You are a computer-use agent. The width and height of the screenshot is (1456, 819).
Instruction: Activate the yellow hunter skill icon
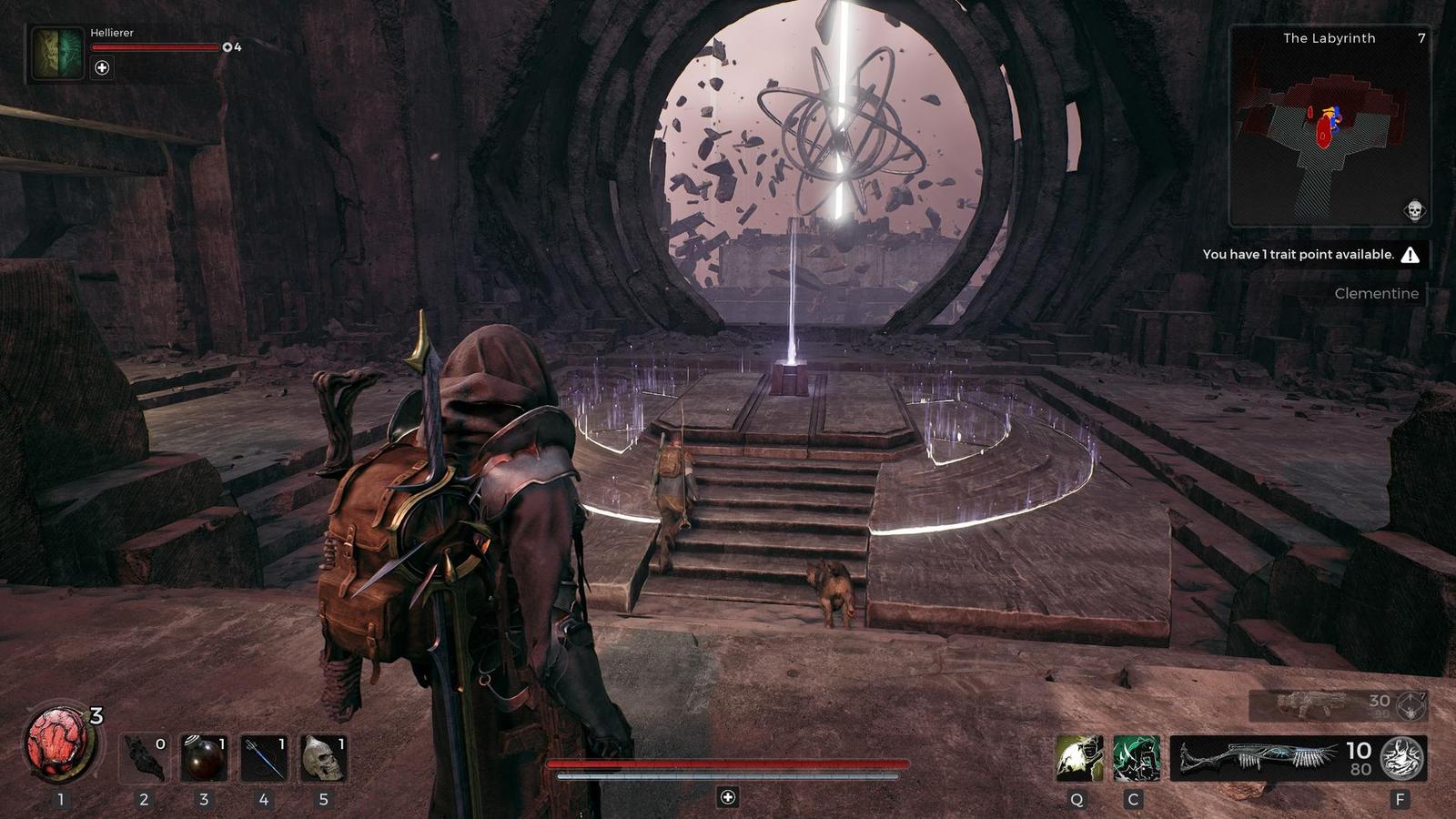point(1079,758)
